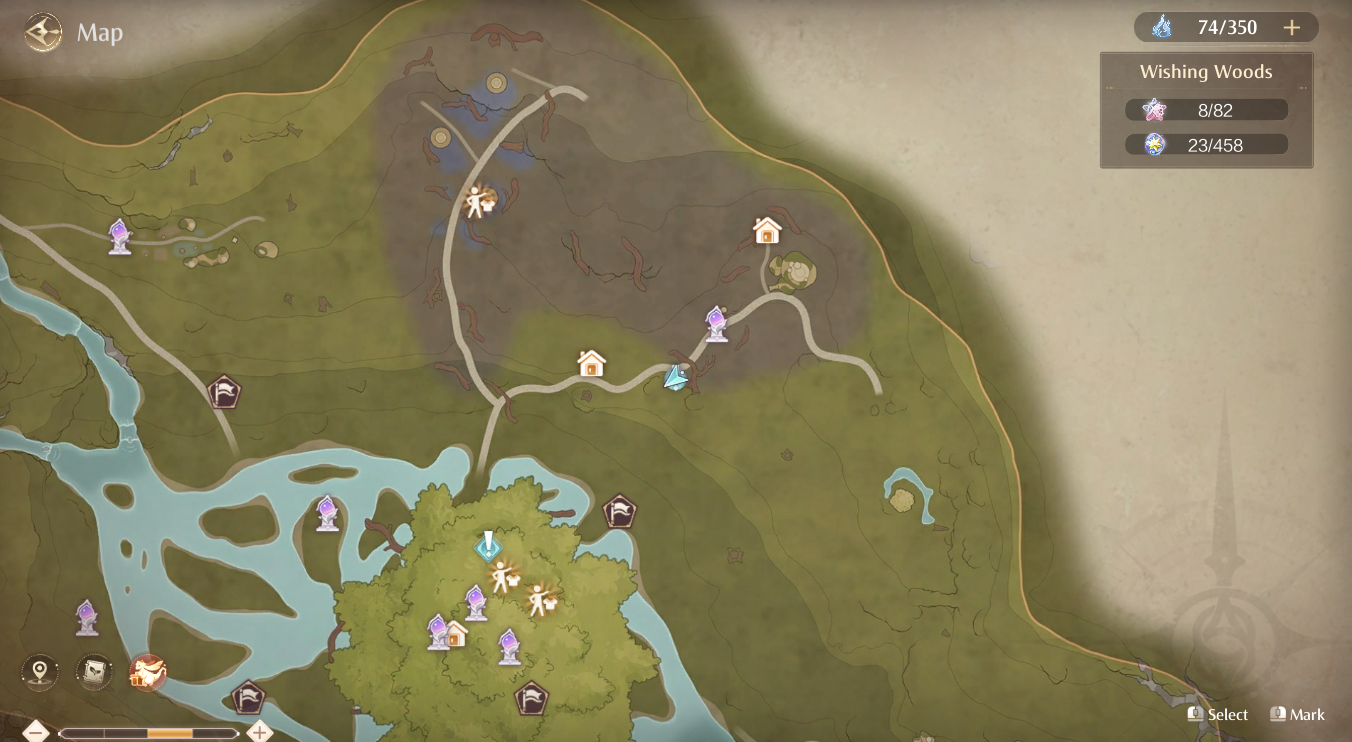The height and width of the screenshot is (742, 1352).
Task: Add more energy with the plus button
Action: pos(1291,28)
